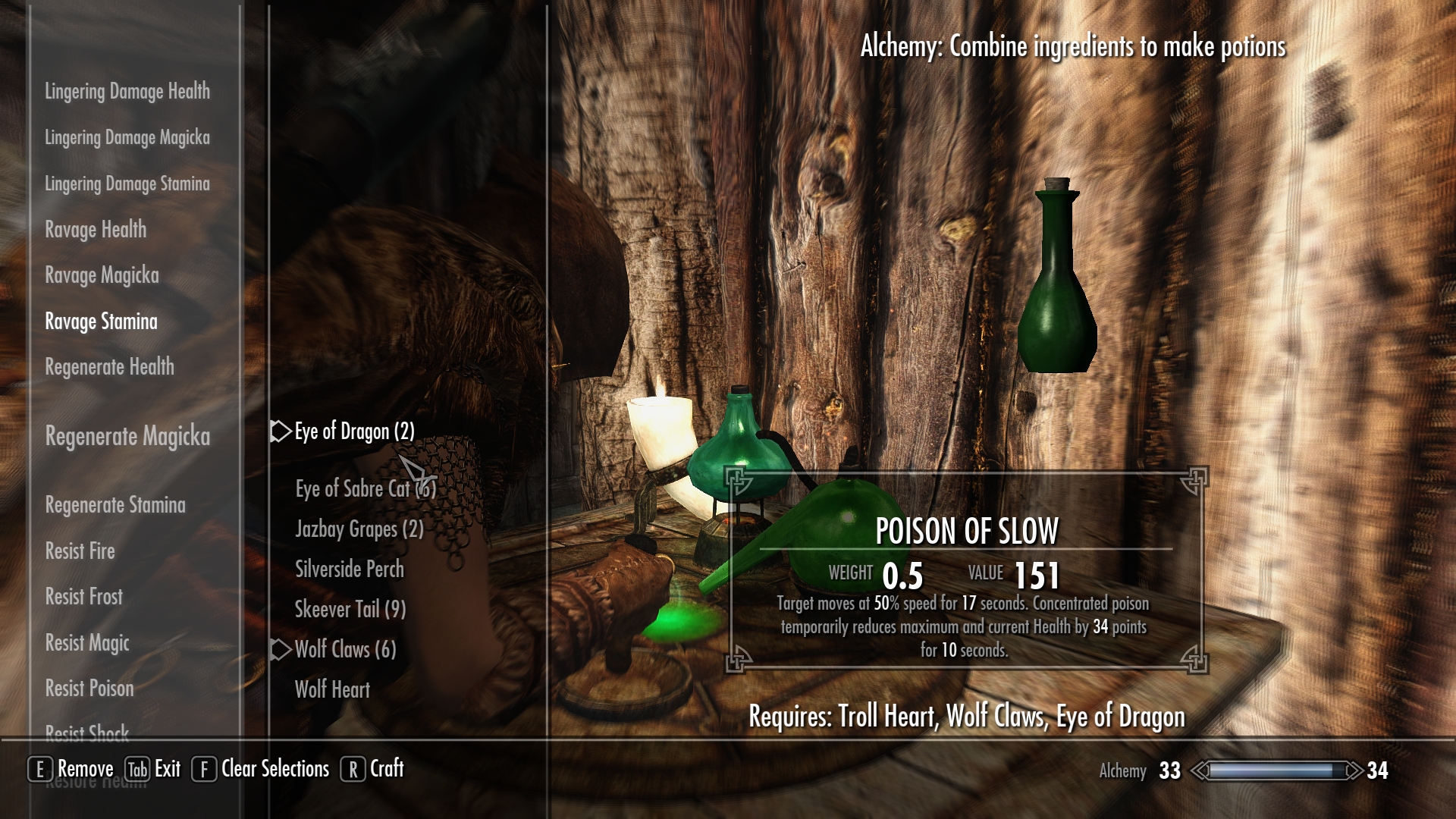Choose Resist Poison effect
This screenshot has width=1456, height=819.
89,689
